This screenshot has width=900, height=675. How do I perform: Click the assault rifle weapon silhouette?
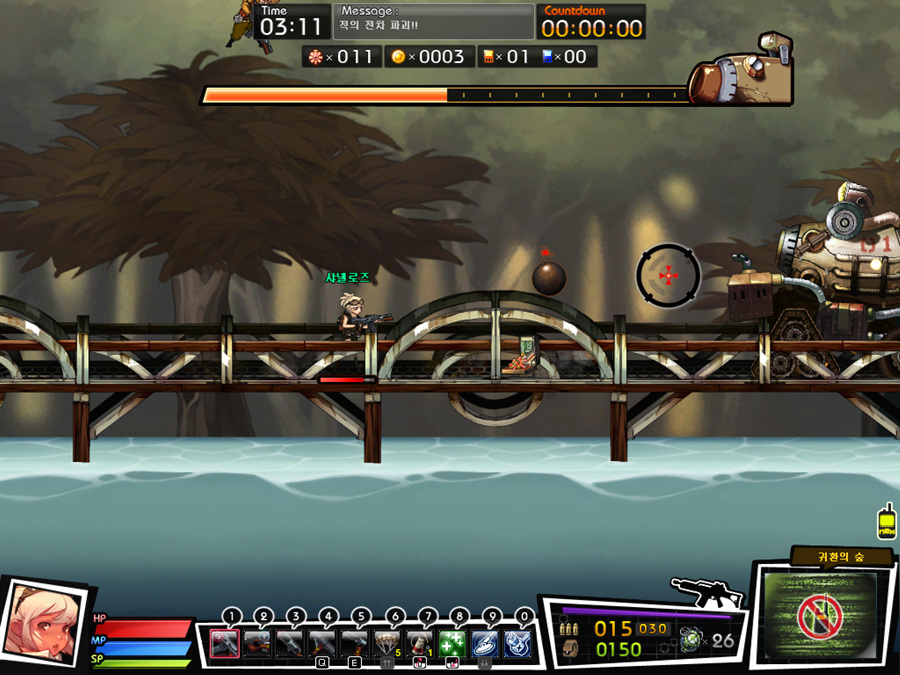pyautogui.click(x=708, y=593)
